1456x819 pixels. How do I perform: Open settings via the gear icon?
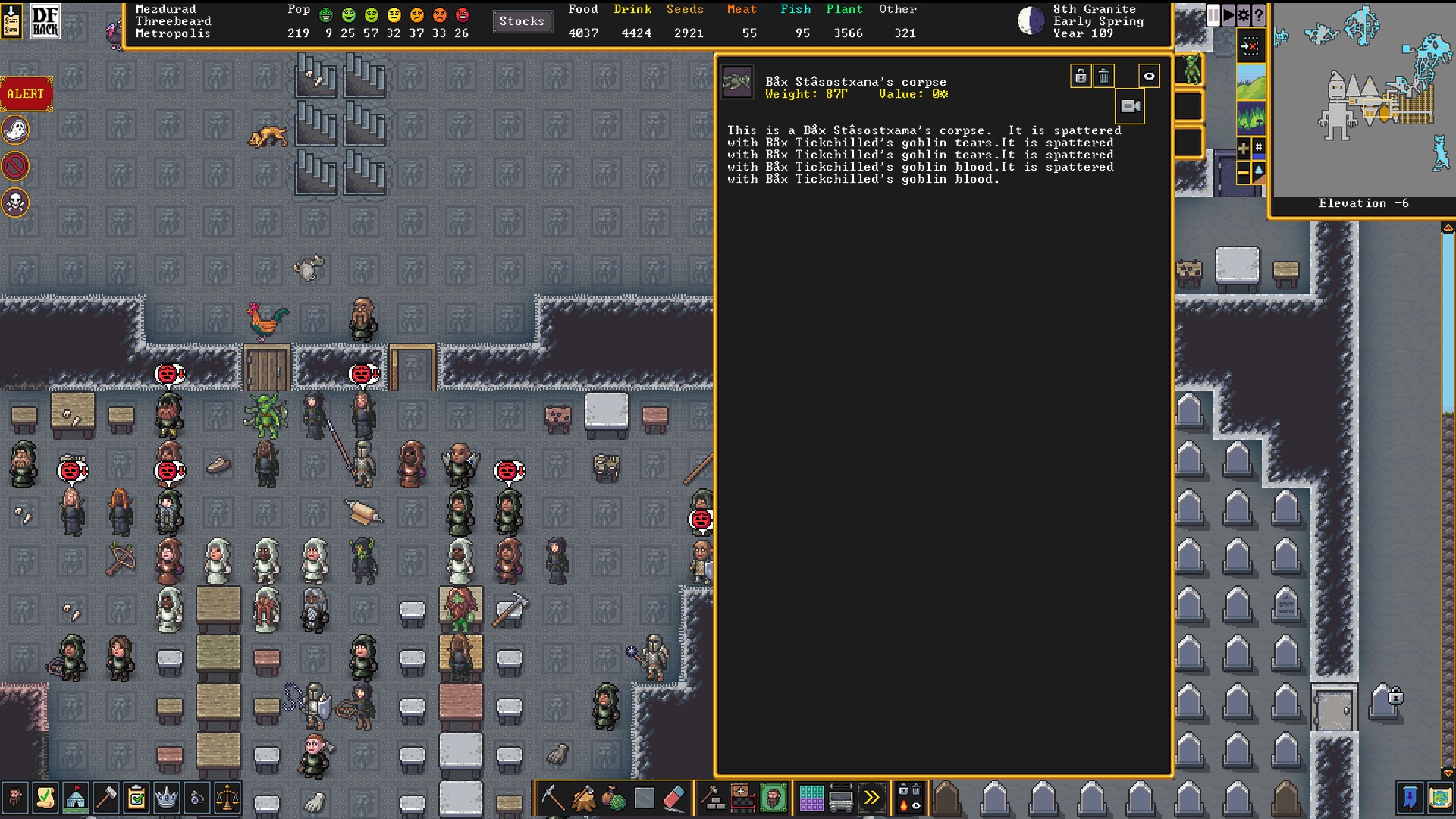click(x=1244, y=15)
